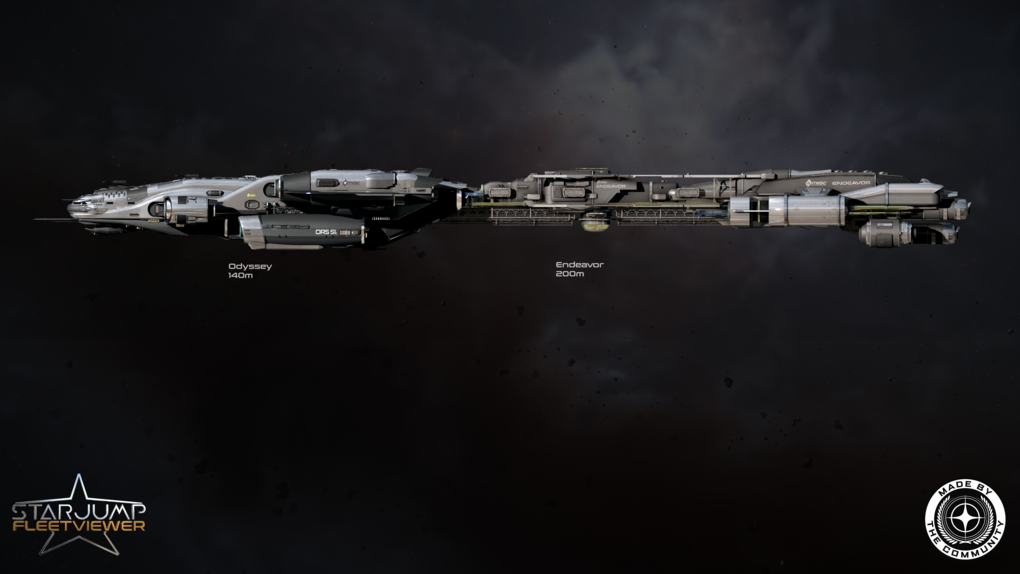
Task: Select the Odyssey 140m ship label
Action: [x=249, y=270]
